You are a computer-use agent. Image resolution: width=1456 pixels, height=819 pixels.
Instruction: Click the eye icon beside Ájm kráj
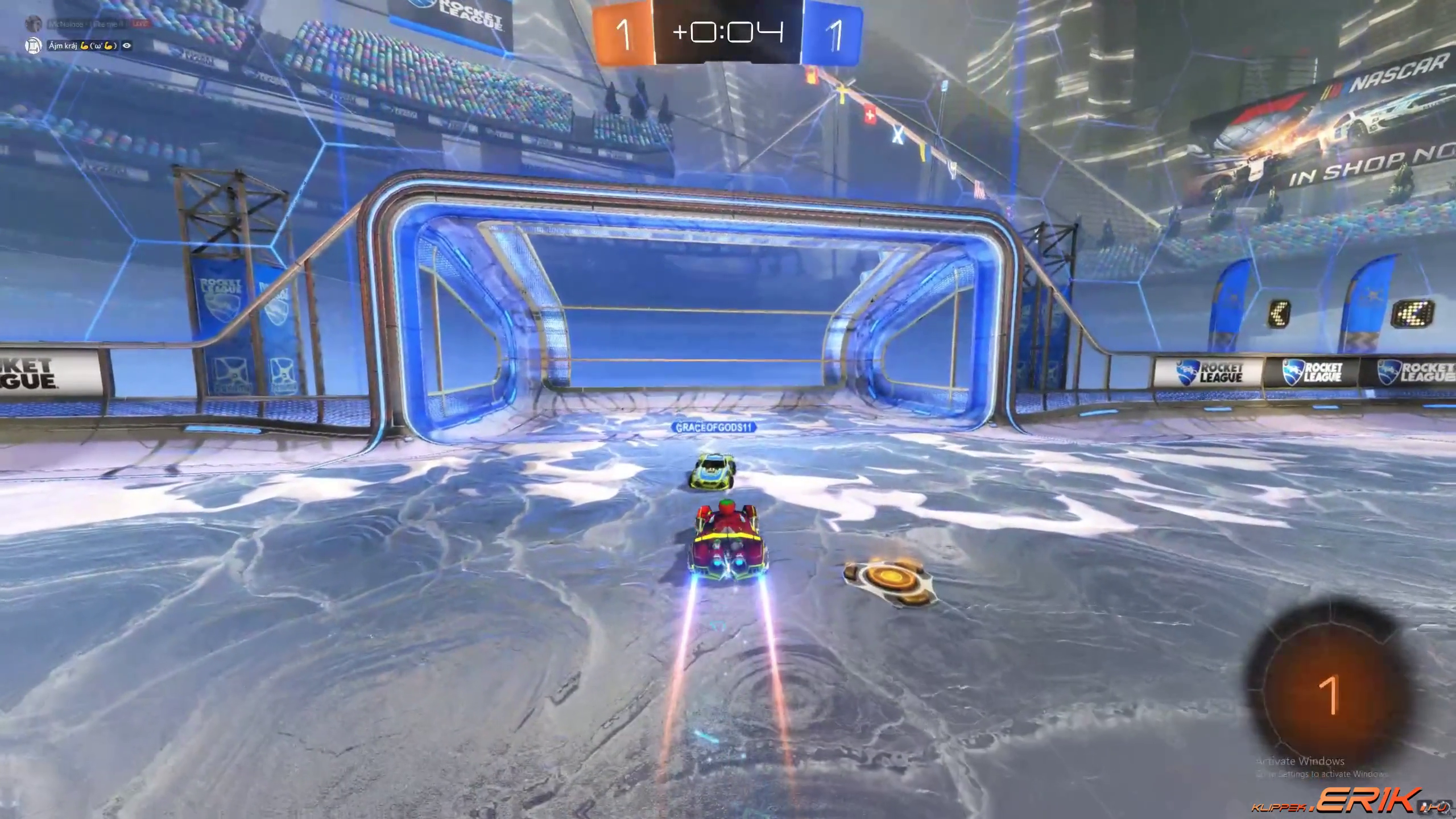(127, 45)
